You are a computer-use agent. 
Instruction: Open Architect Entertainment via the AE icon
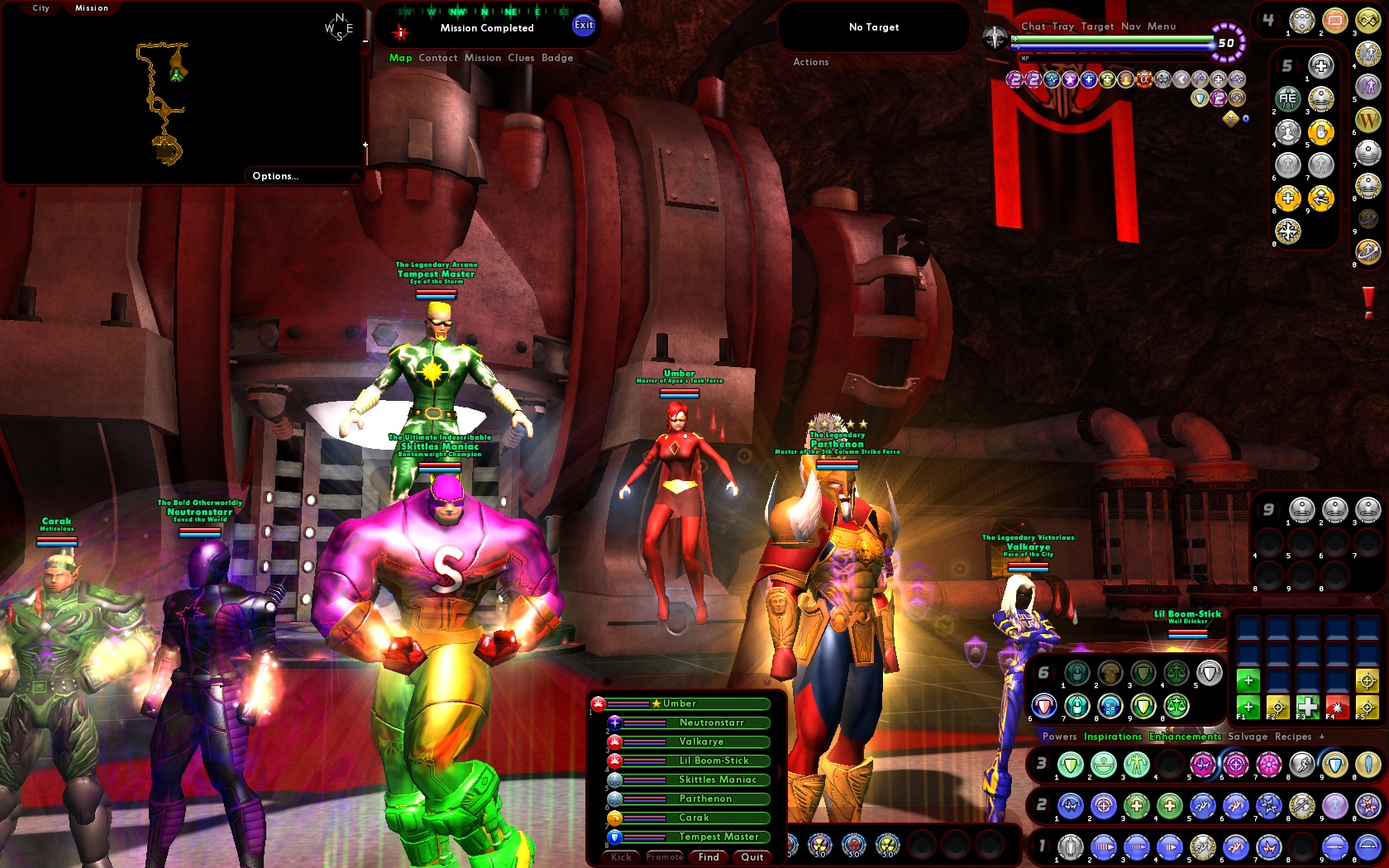point(1289,99)
